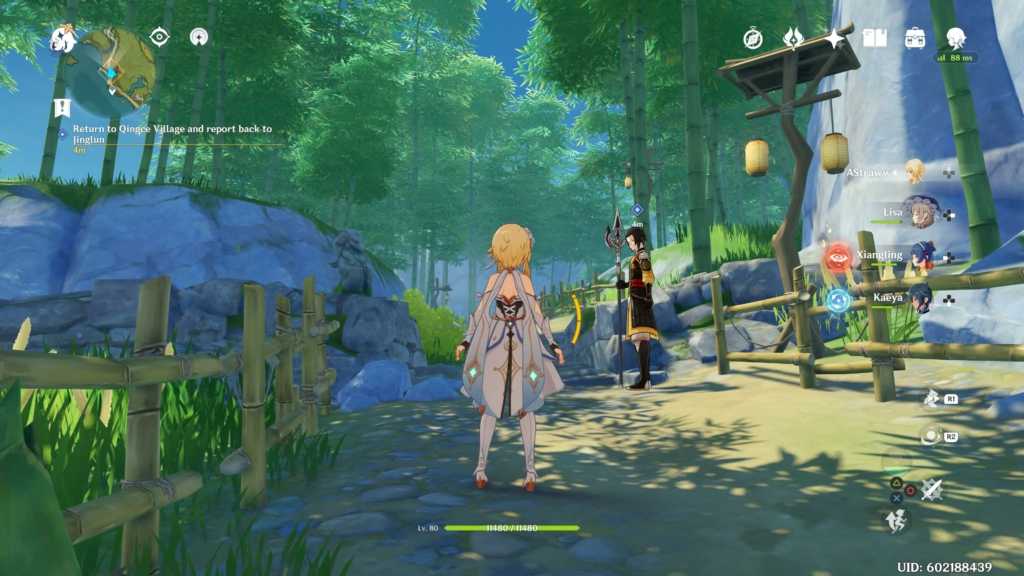Viewport: 1024px width, 576px height.
Task: Open the adventurer handbook book icon
Action: point(874,38)
